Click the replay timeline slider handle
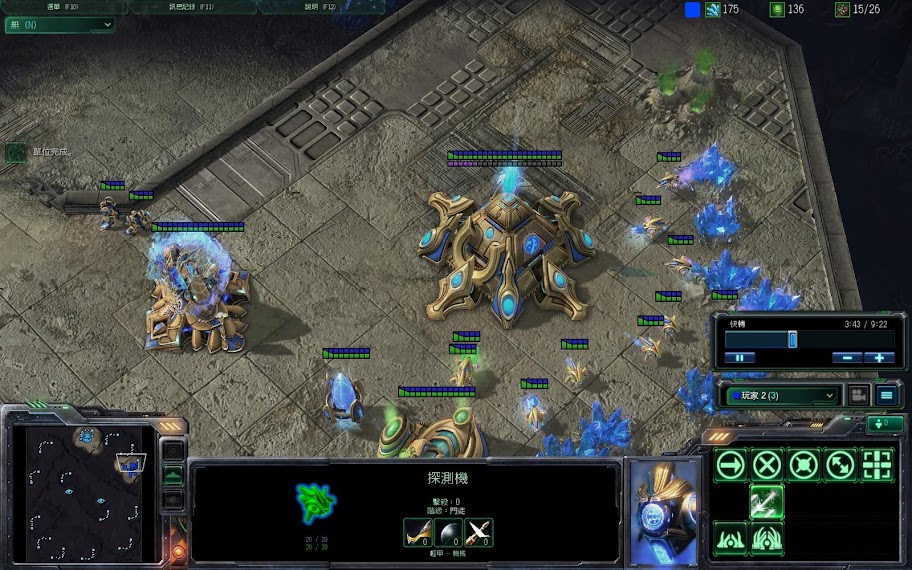Screen dimensions: 912x570 tap(792, 339)
